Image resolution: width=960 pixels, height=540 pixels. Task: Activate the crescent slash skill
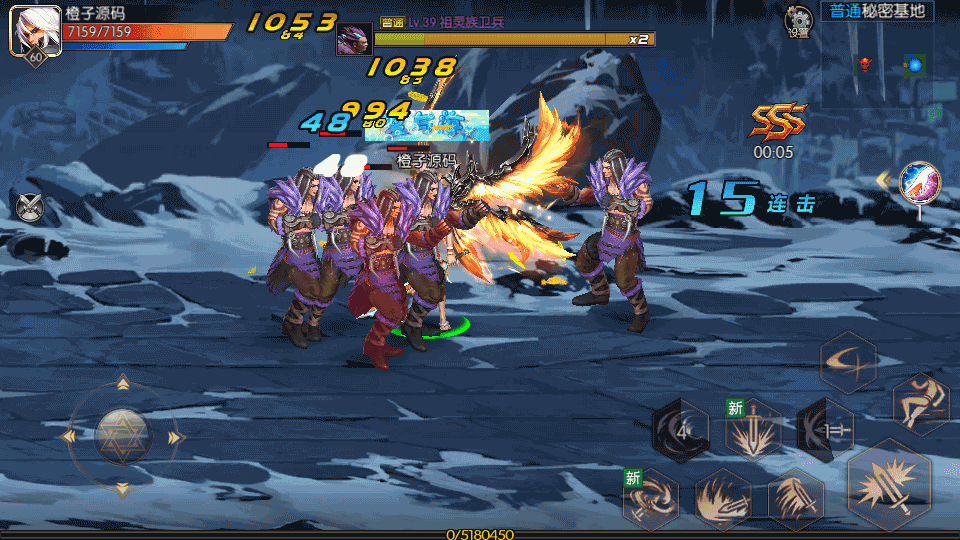(x=849, y=362)
